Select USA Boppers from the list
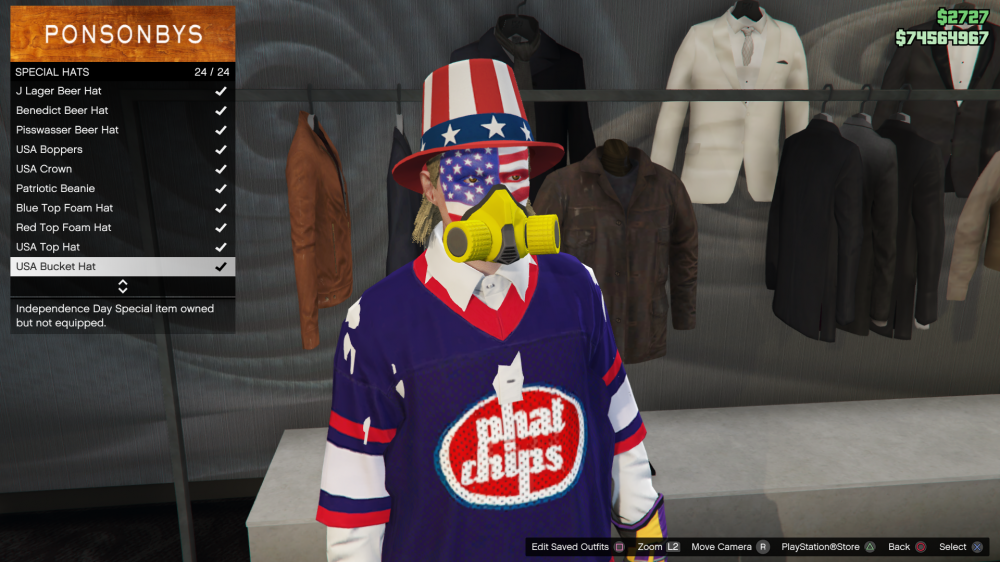1000x562 pixels. click(122, 149)
